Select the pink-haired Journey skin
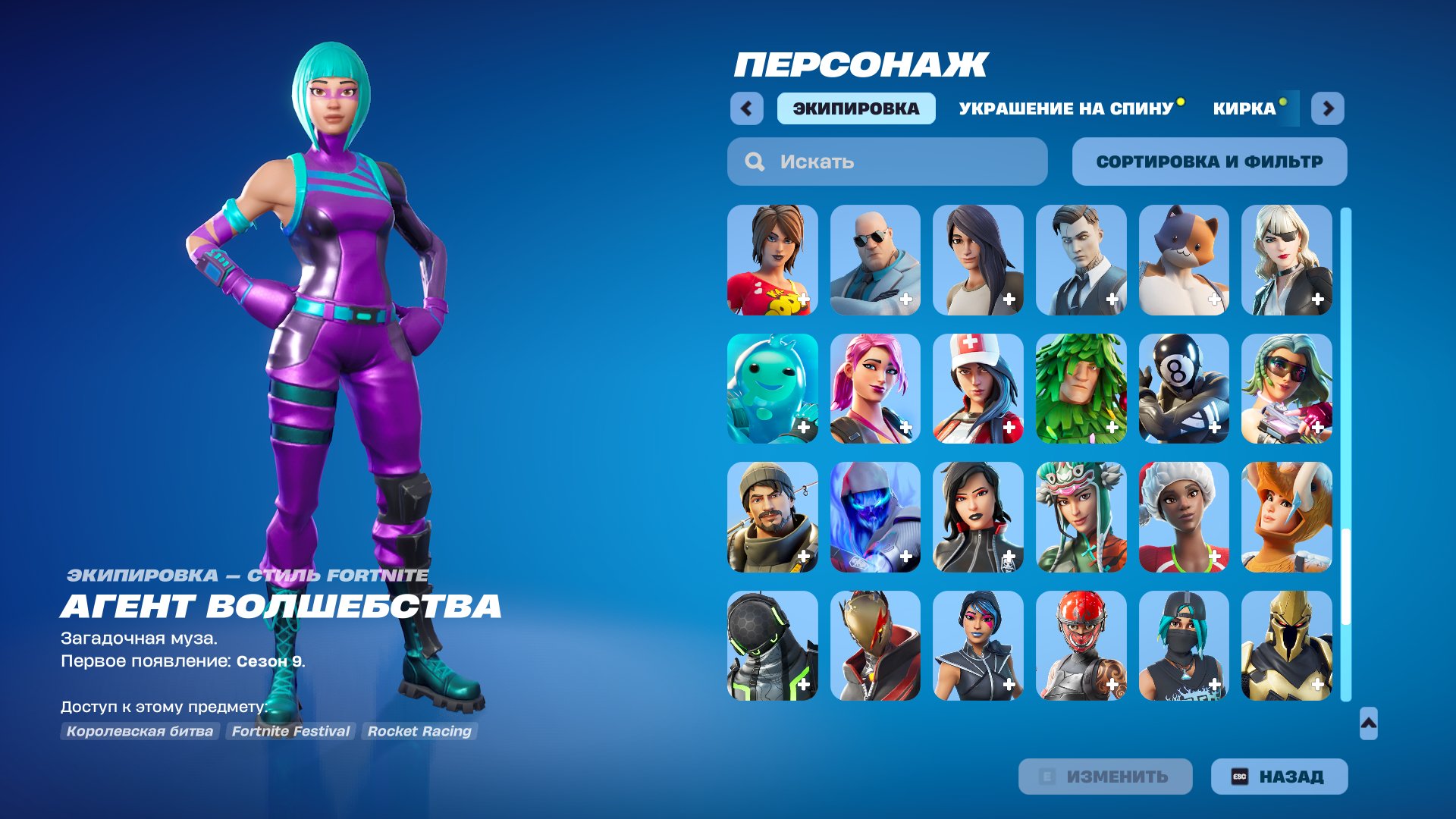Screen dimensions: 1456x819 pyautogui.click(x=874, y=389)
